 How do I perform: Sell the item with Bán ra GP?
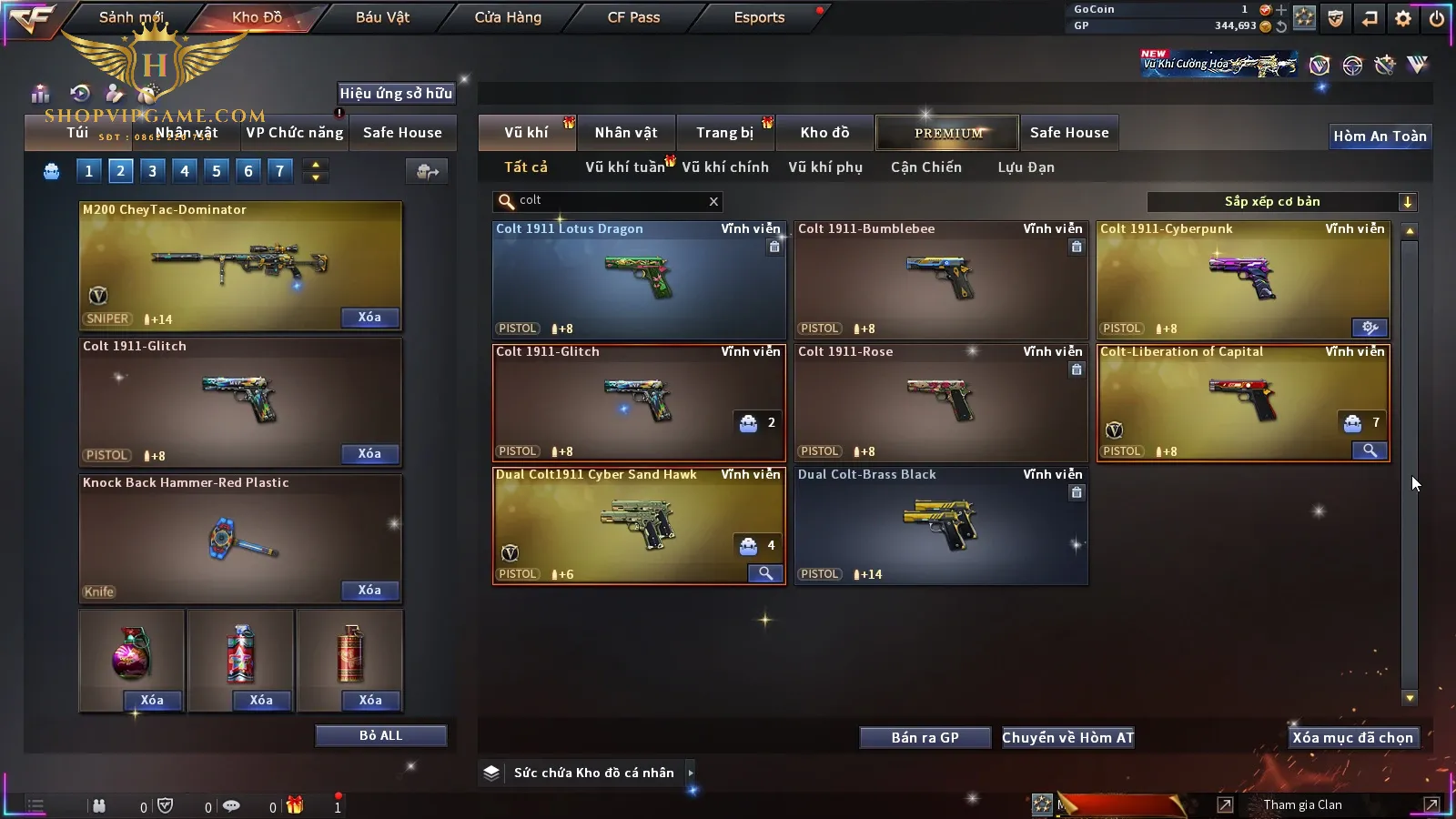925,738
